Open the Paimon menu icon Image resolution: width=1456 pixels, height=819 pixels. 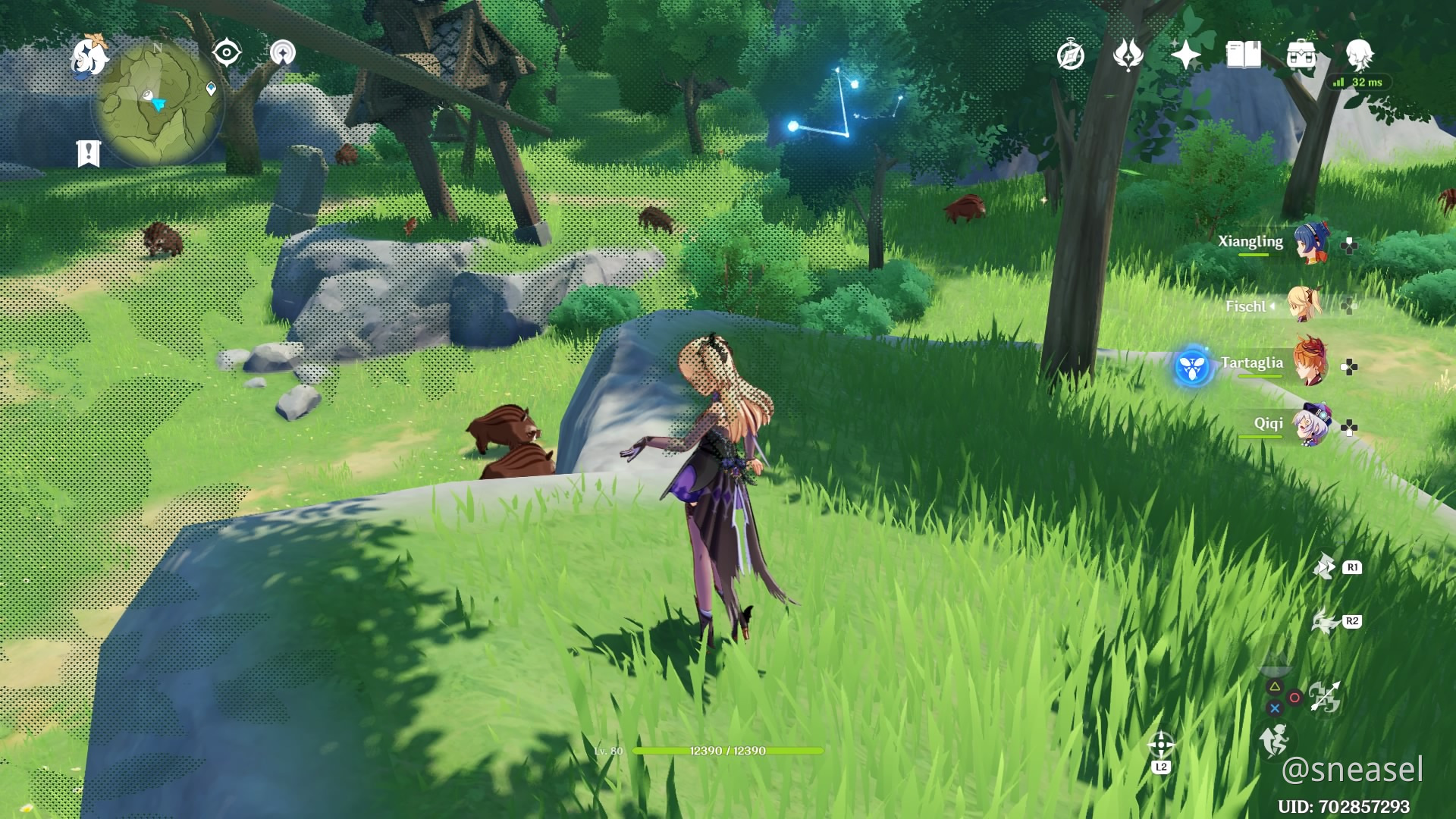coord(89,56)
